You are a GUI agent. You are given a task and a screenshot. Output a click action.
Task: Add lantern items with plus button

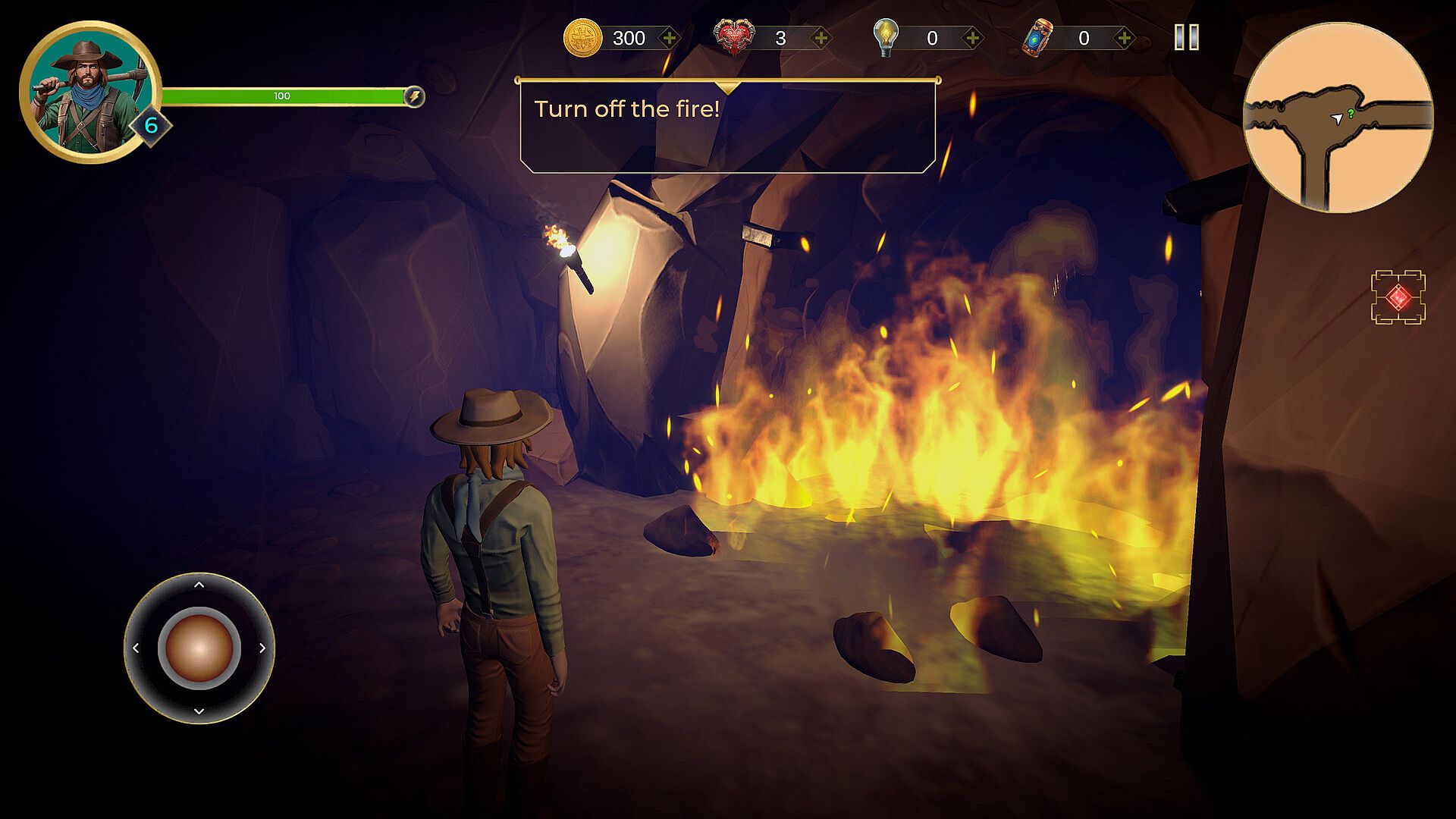click(1124, 38)
